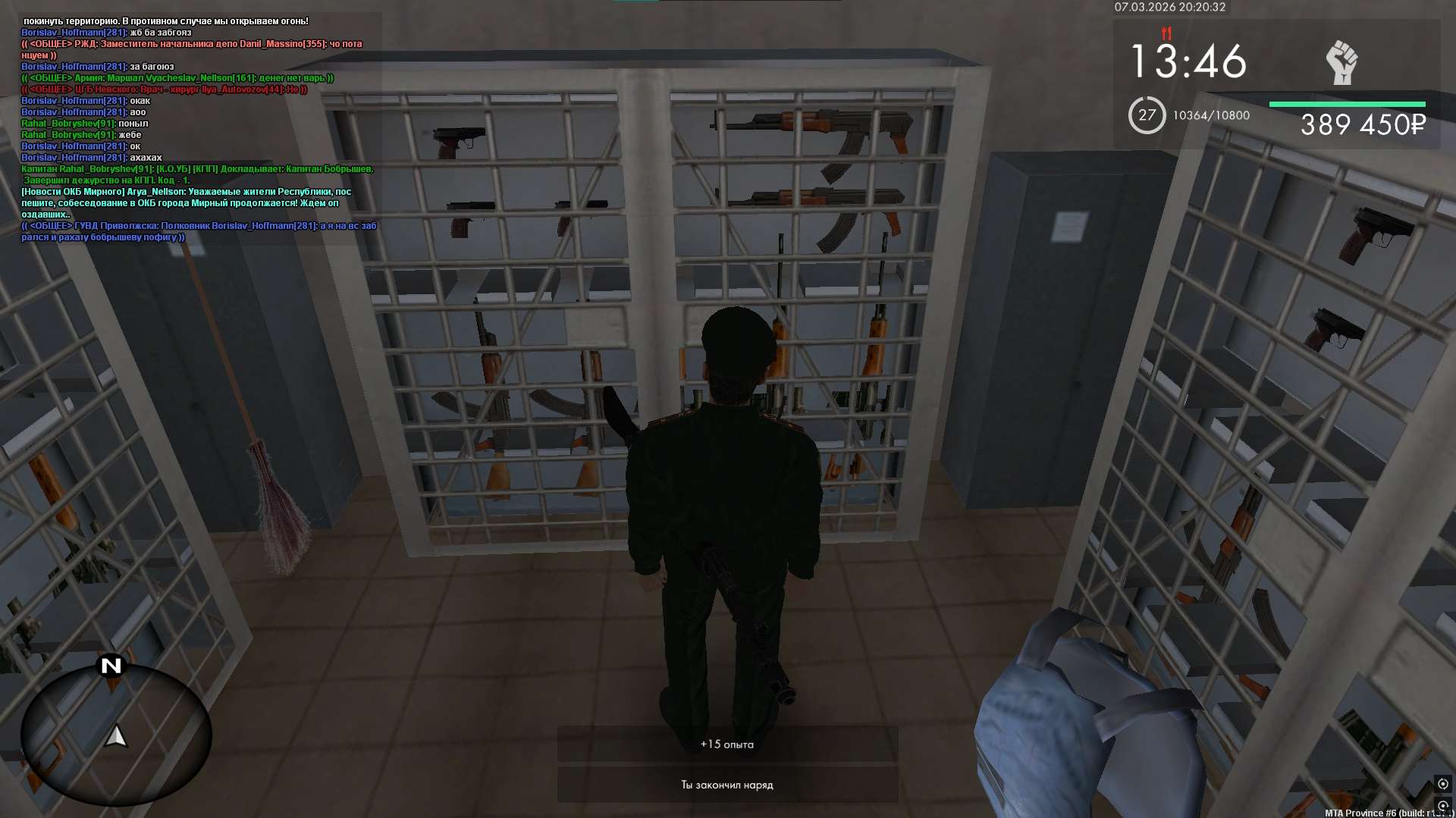Viewport: 1456px width, 818px height.
Task: Click the upper circular-arrows icon in the corner
Action: tap(1442, 783)
